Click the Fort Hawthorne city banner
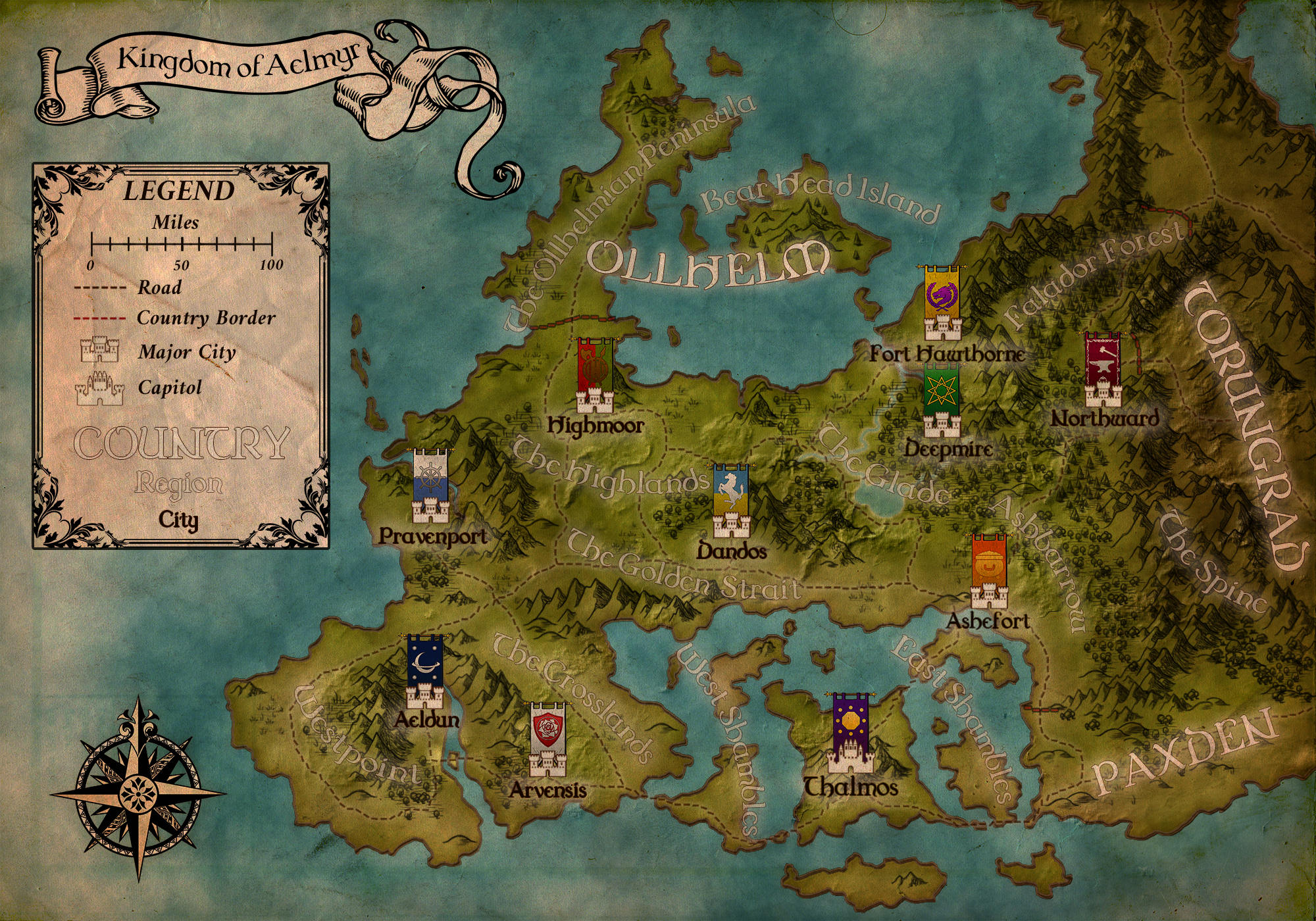 click(x=942, y=303)
